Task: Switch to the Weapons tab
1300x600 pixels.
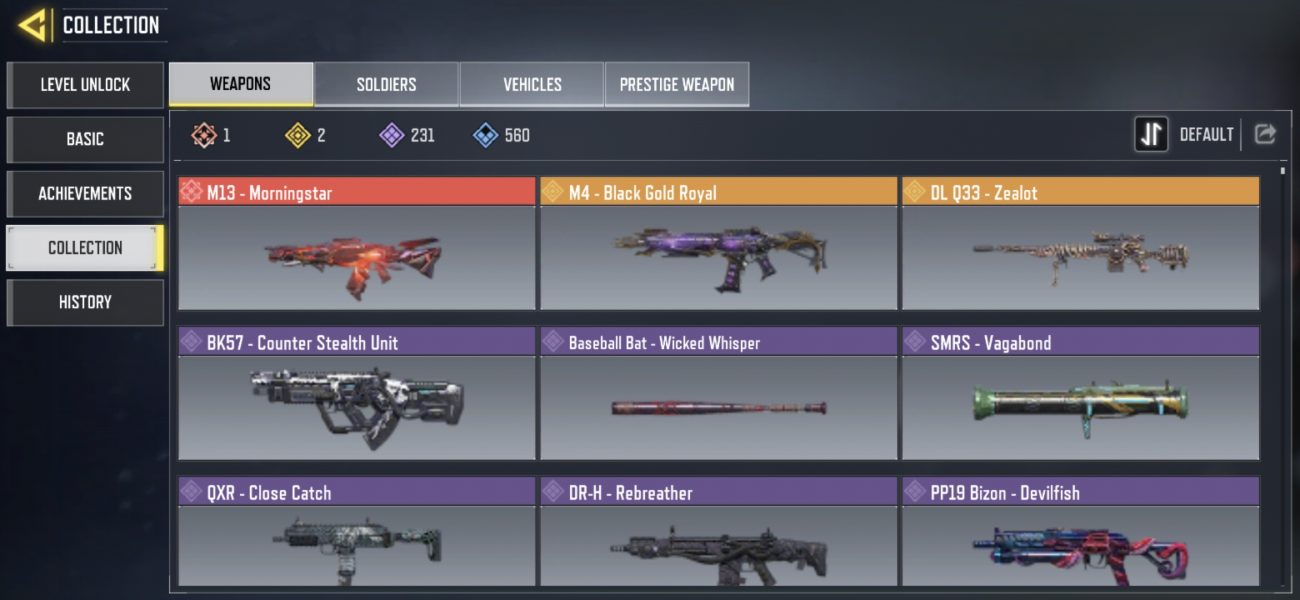Action: coord(240,84)
